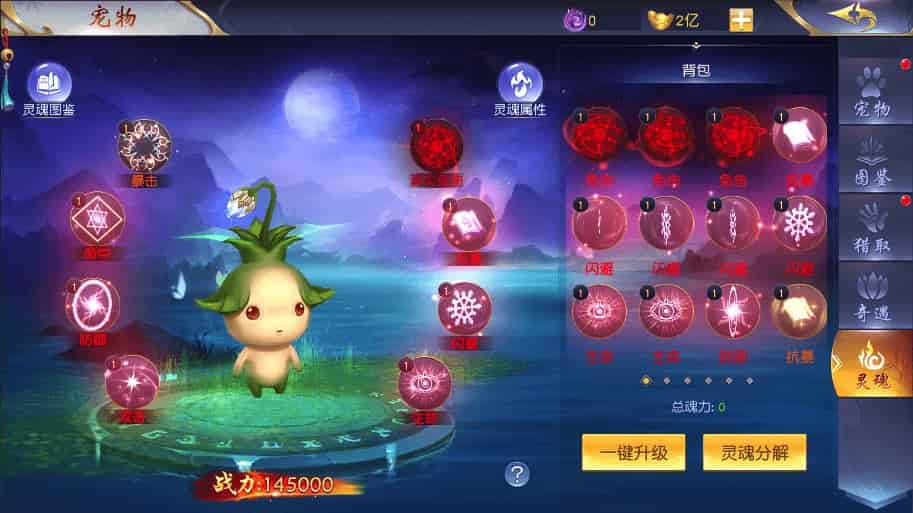This screenshot has width=913, height=513.
Task: Pick the snowflake soul orb in the backpack
Action: (x=798, y=222)
